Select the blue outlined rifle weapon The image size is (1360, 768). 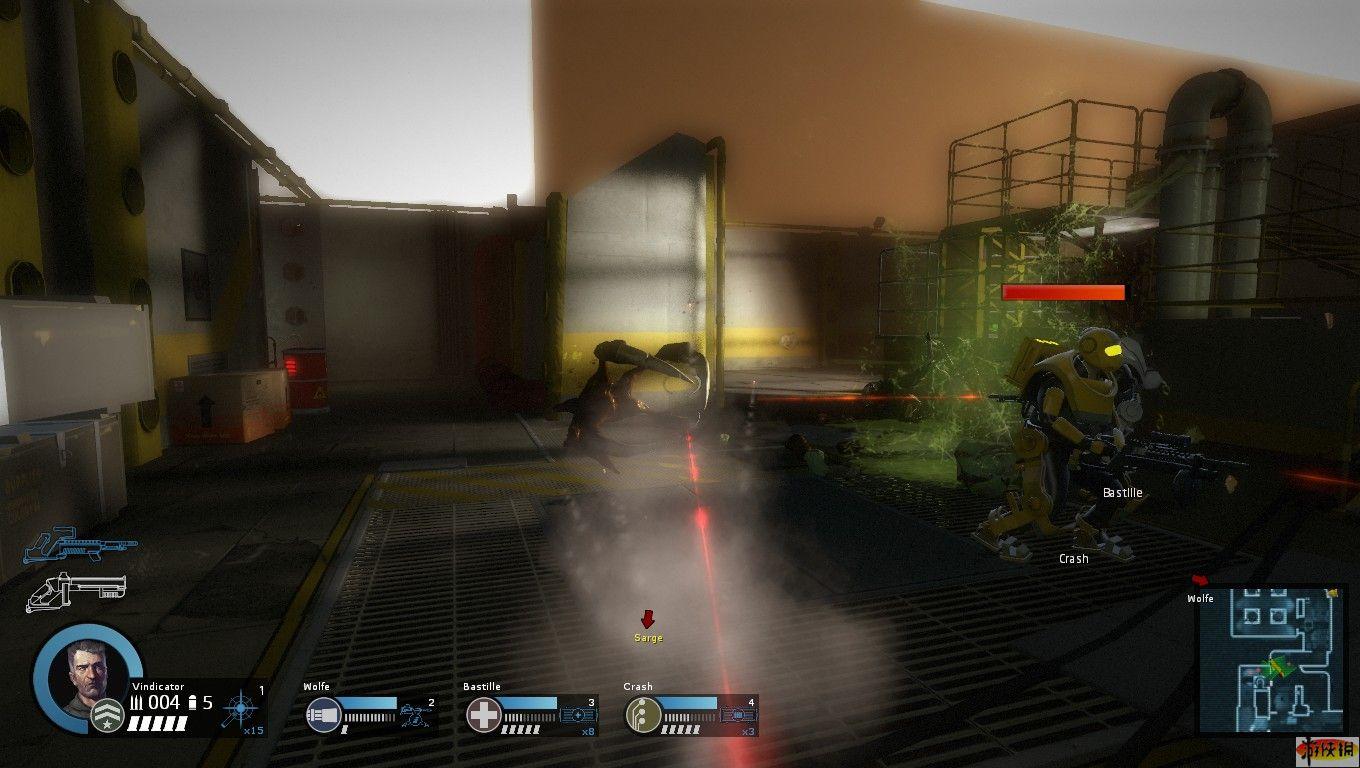click(78, 545)
